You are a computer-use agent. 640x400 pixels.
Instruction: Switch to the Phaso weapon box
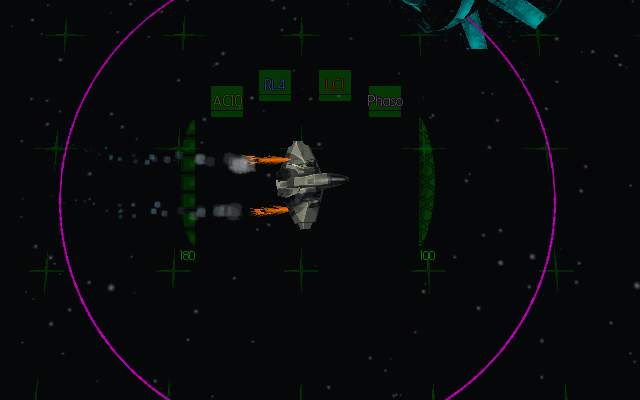385,101
